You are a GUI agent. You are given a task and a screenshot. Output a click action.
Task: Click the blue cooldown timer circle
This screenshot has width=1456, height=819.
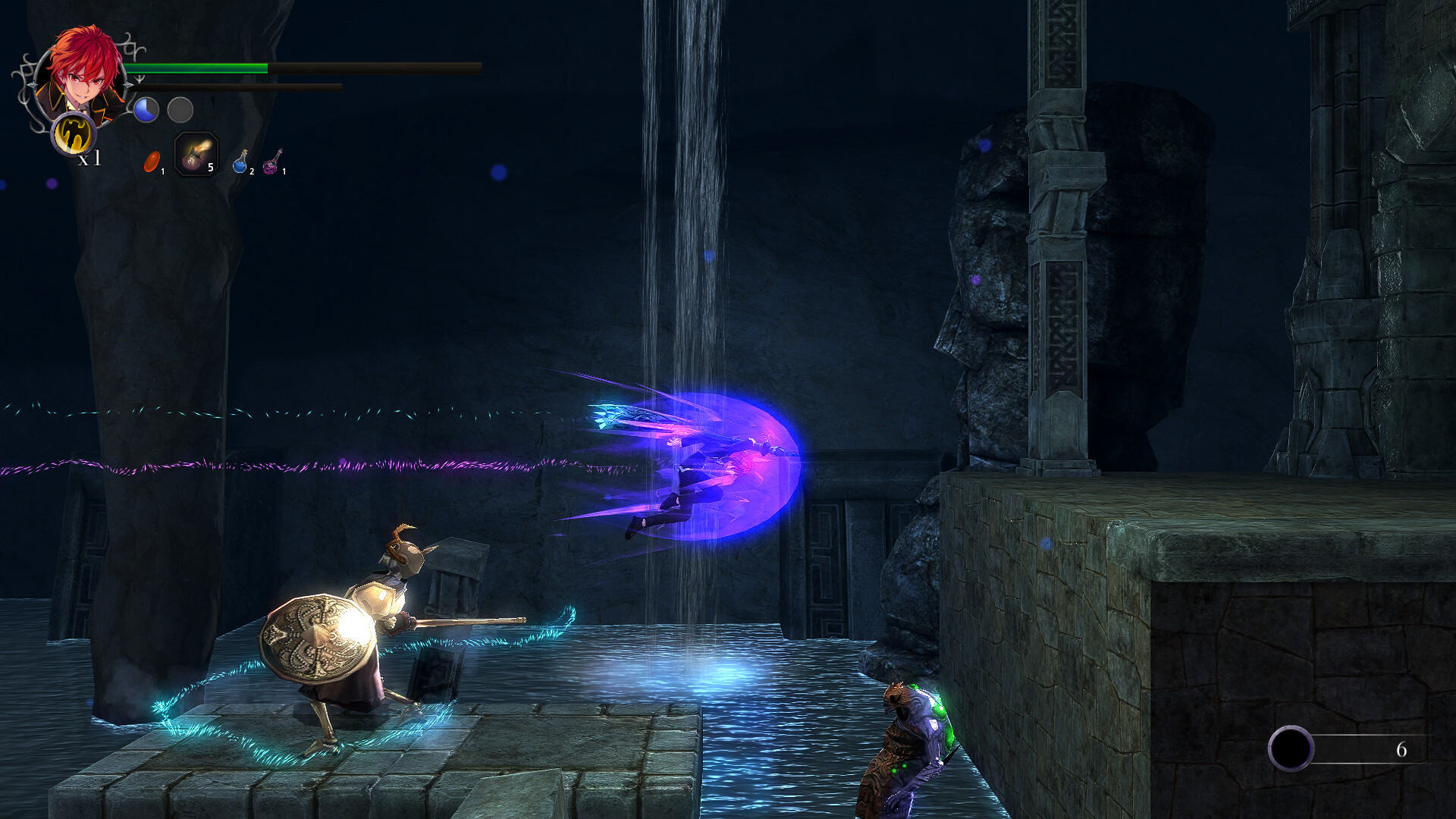pyautogui.click(x=145, y=111)
